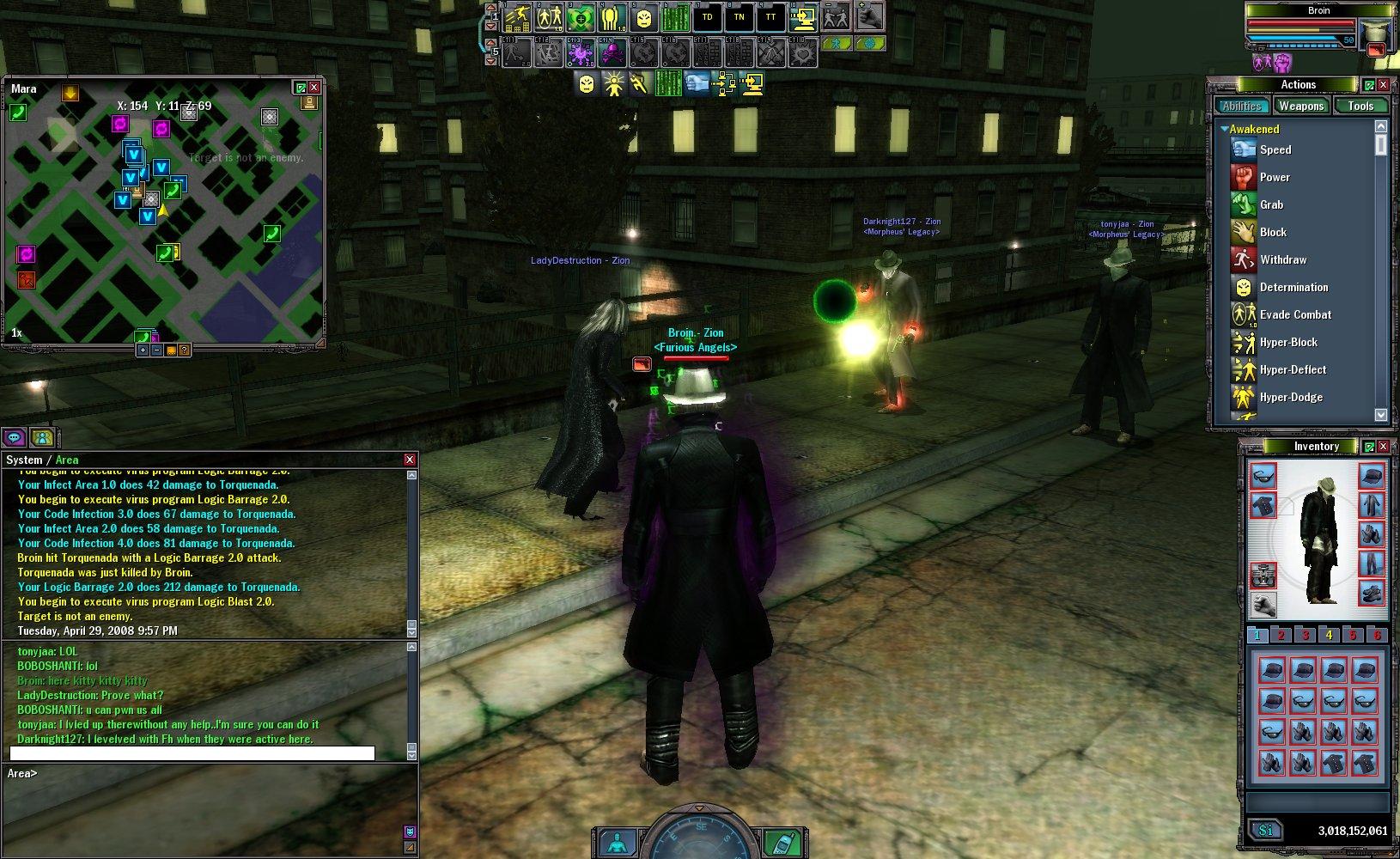This screenshot has width=1400, height=859.
Task: Switch to the Weapons tab
Action: (x=1300, y=106)
